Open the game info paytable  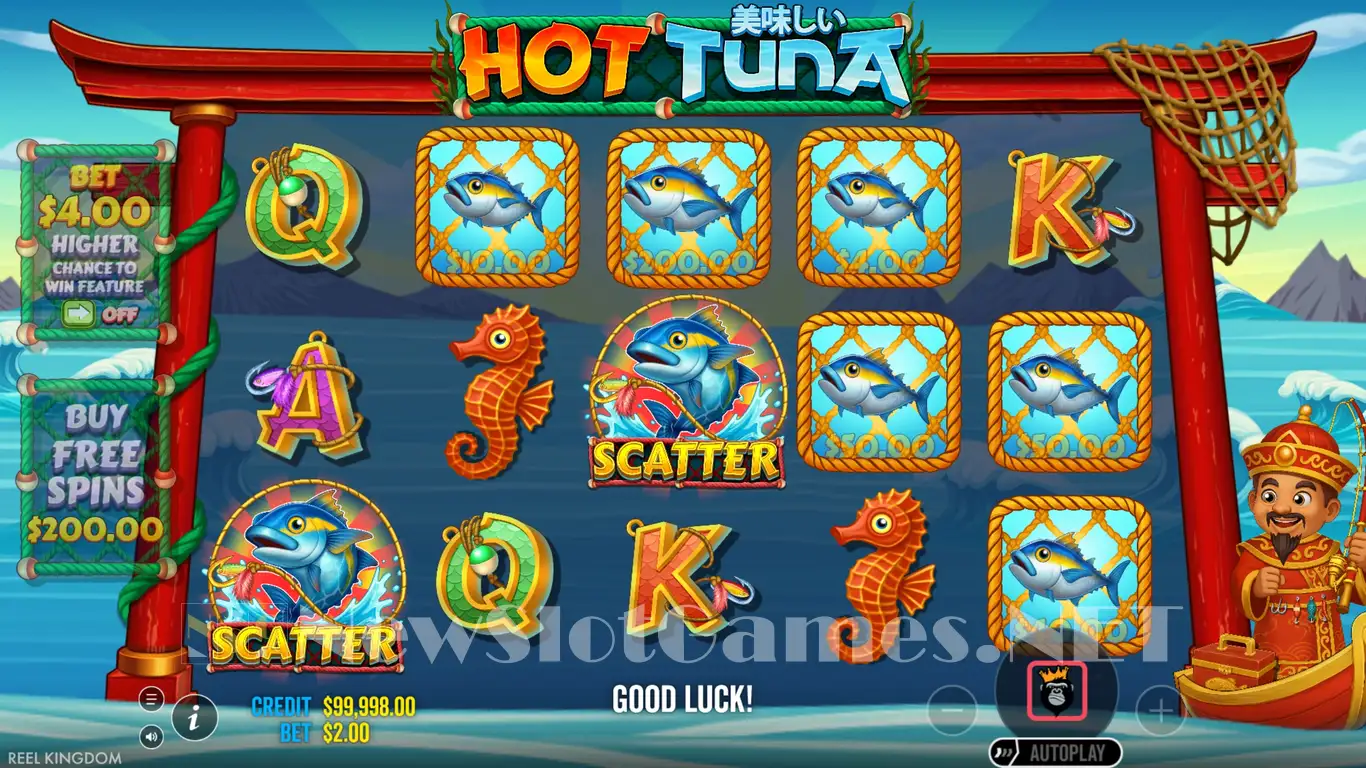point(196,716)
